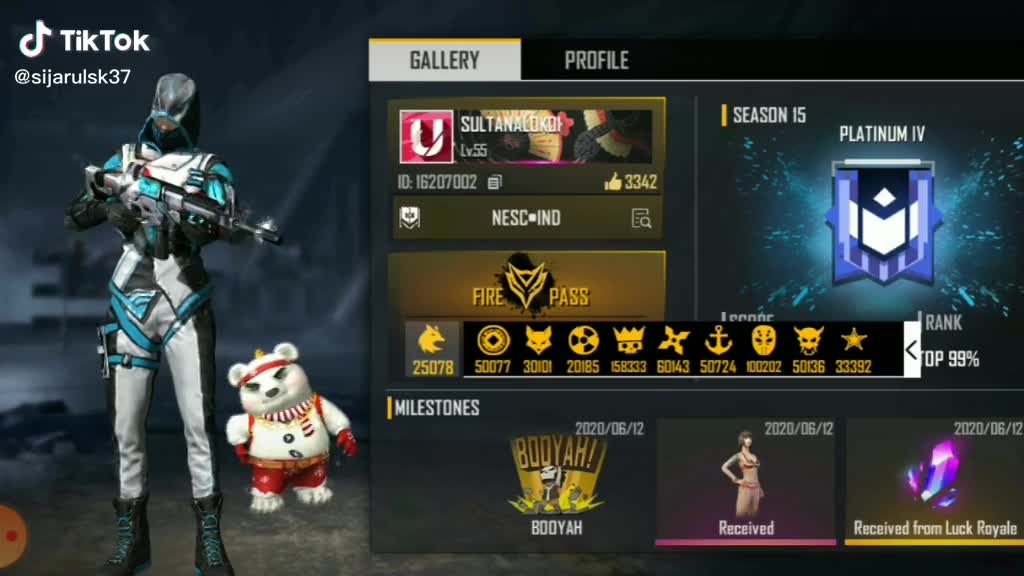The width and height of the screenshot is (1024, 576).
Task: Open the Profile tab
Action: coord(596,60)
